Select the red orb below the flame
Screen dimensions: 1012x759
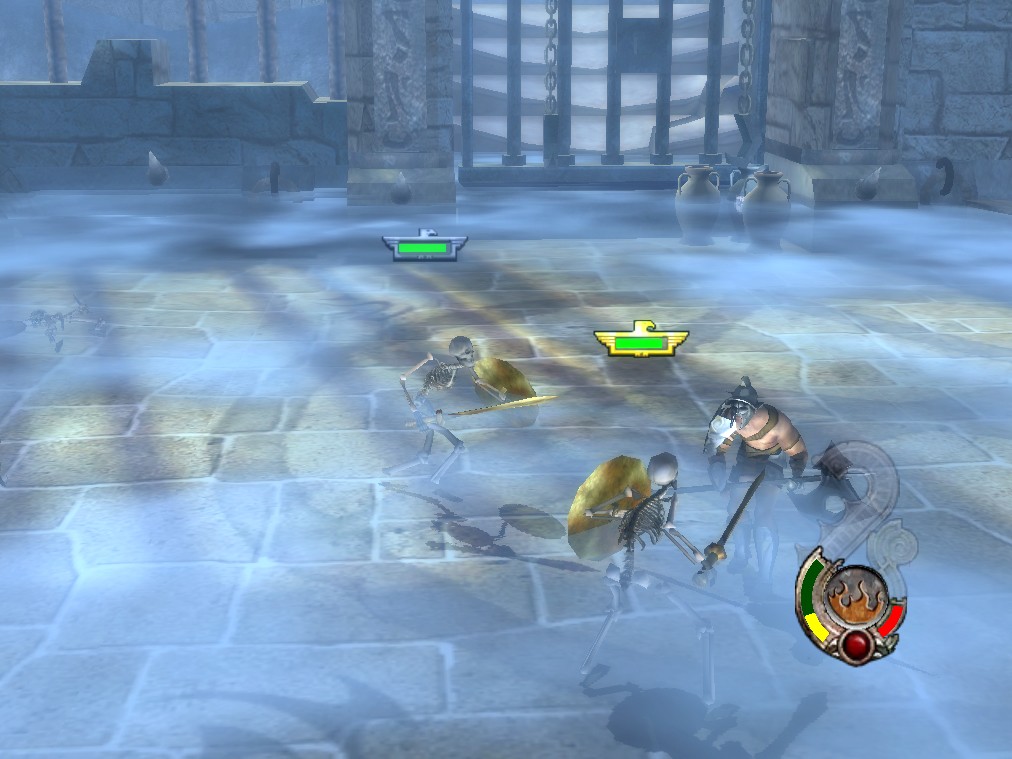pyautogui.click(x=856, y=644)
